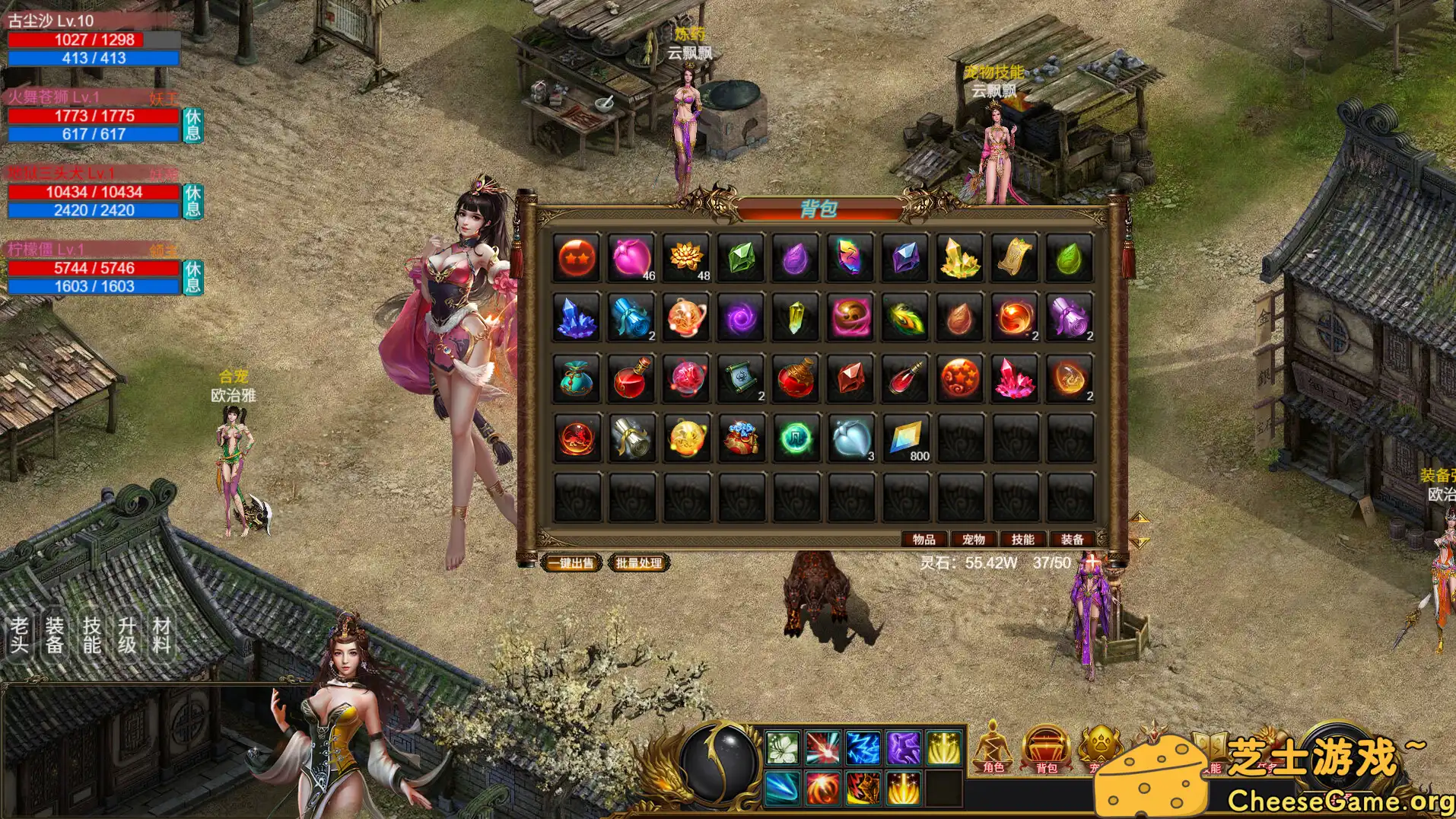Switch to the 宠物 tab in the backpack
This screenshot has width=1456, height=819.
pyautogui.click(x=973, y=538)
